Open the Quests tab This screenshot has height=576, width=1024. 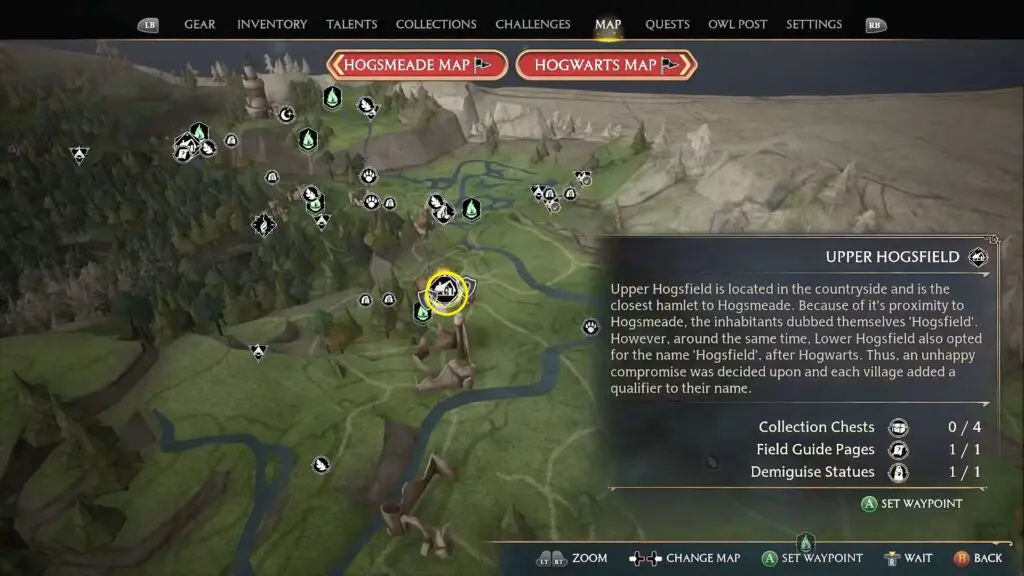(x=667, y=24)
